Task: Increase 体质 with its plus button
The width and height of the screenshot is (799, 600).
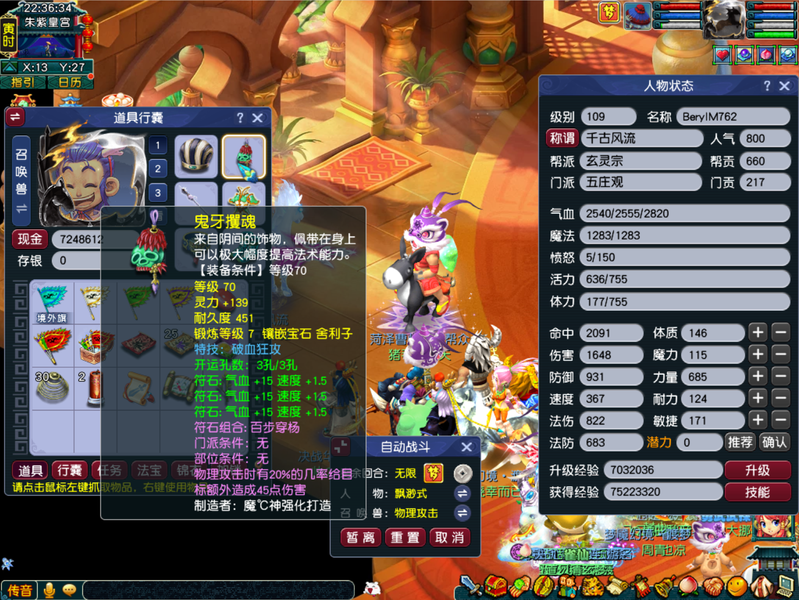Action: (758, 333)
